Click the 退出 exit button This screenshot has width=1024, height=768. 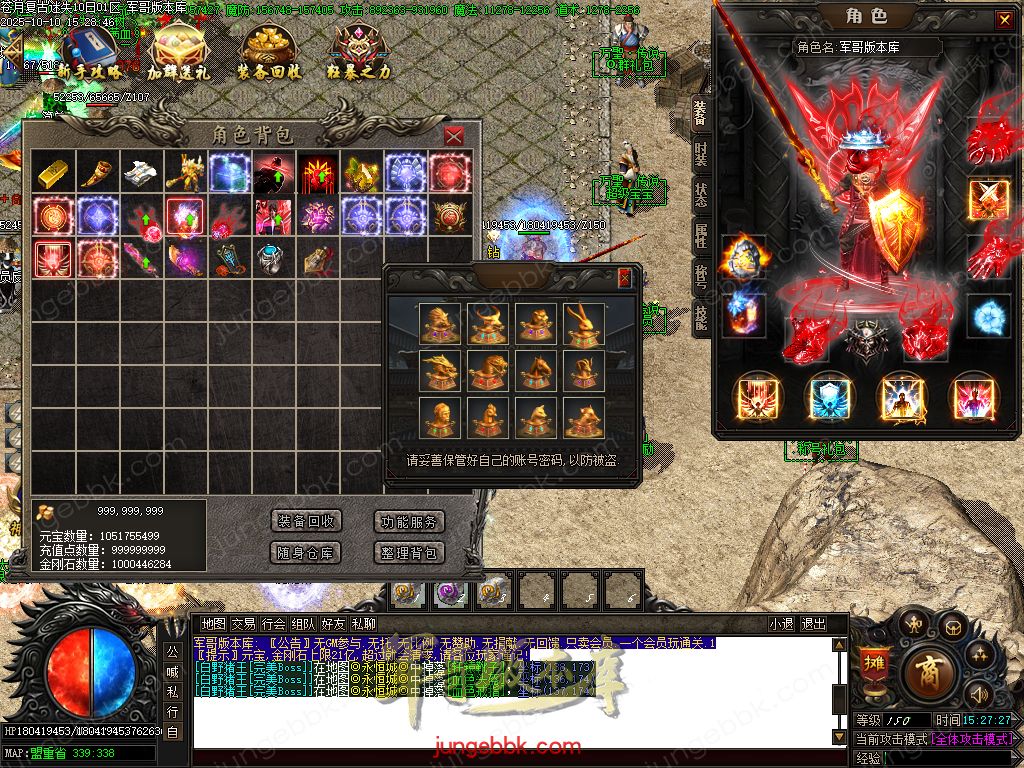tap(814, 624)
